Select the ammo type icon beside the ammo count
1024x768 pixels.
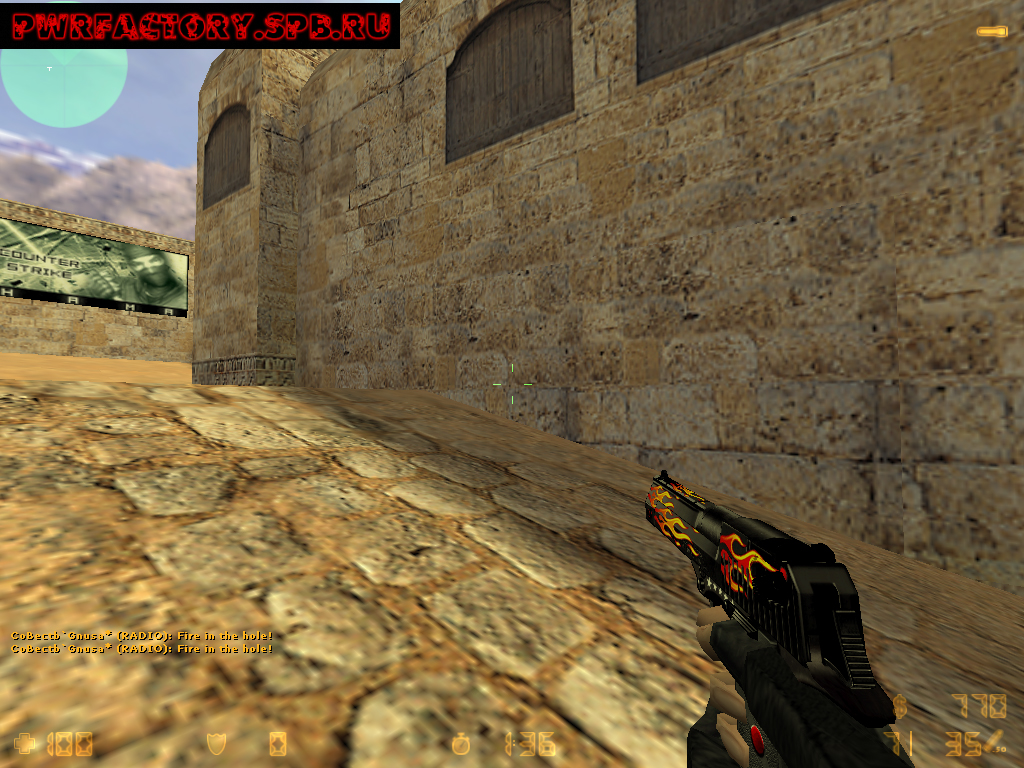(994, 742)
